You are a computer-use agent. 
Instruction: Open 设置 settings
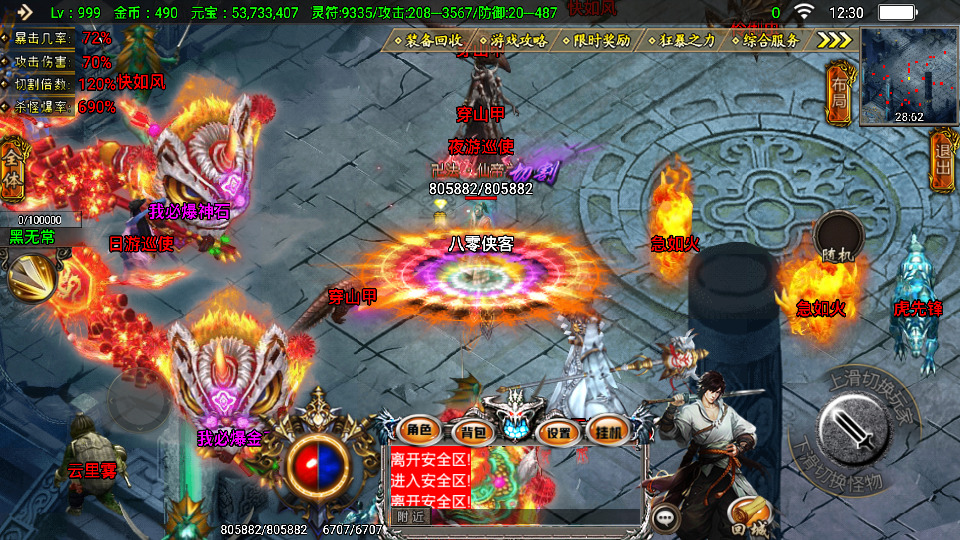558,433
